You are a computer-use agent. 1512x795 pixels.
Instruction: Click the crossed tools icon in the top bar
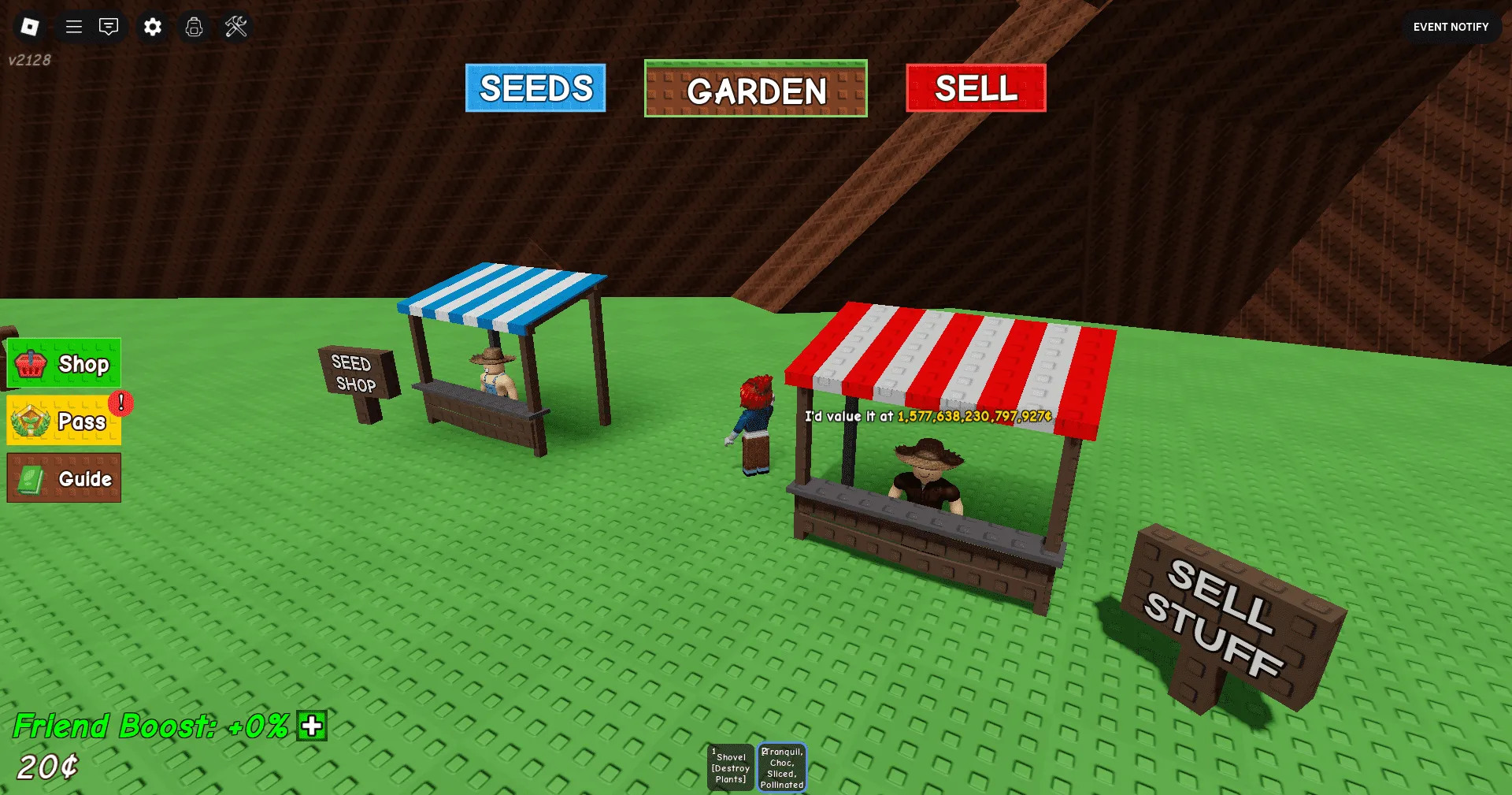pos(235,26)
